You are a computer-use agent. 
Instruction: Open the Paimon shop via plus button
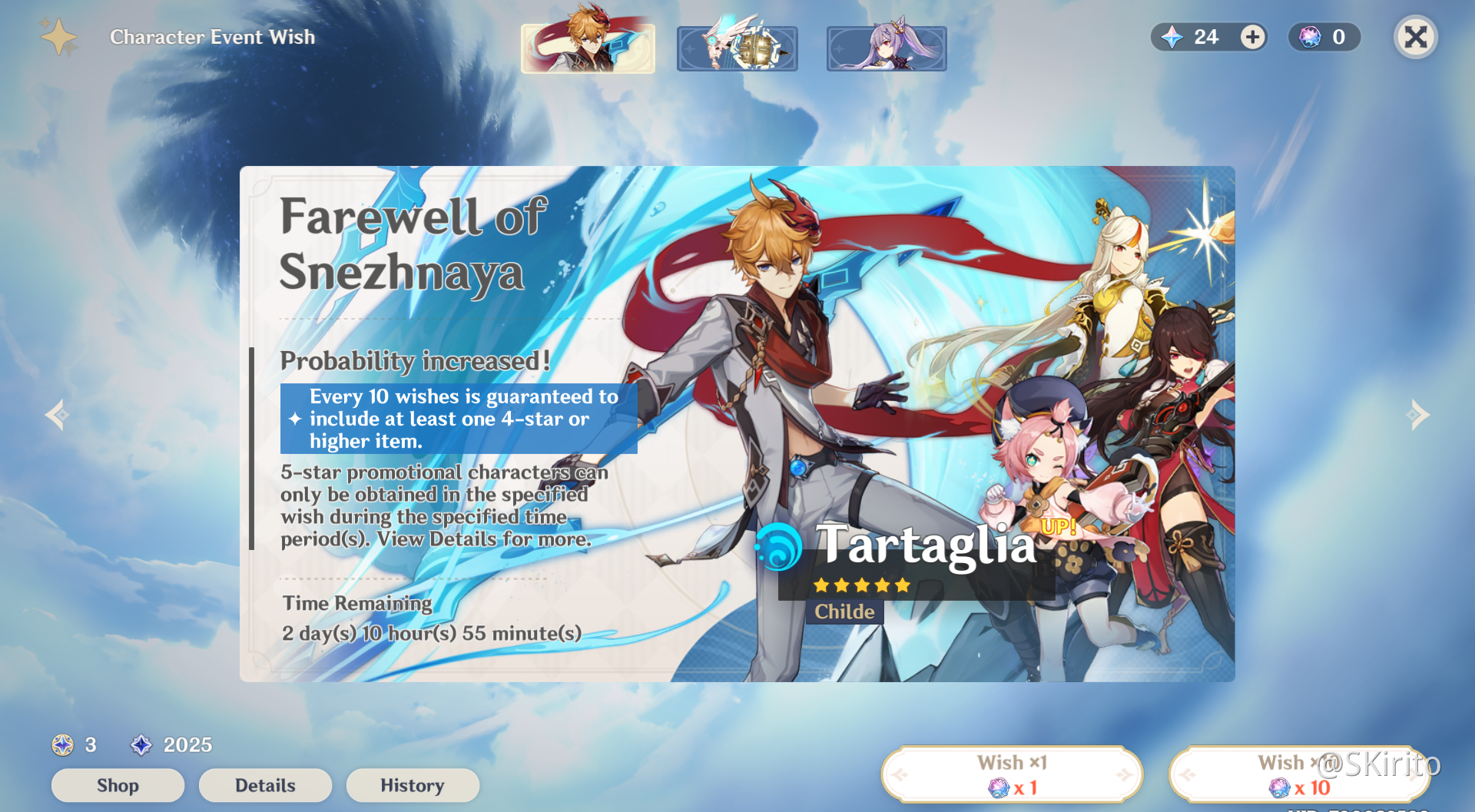1252,37
